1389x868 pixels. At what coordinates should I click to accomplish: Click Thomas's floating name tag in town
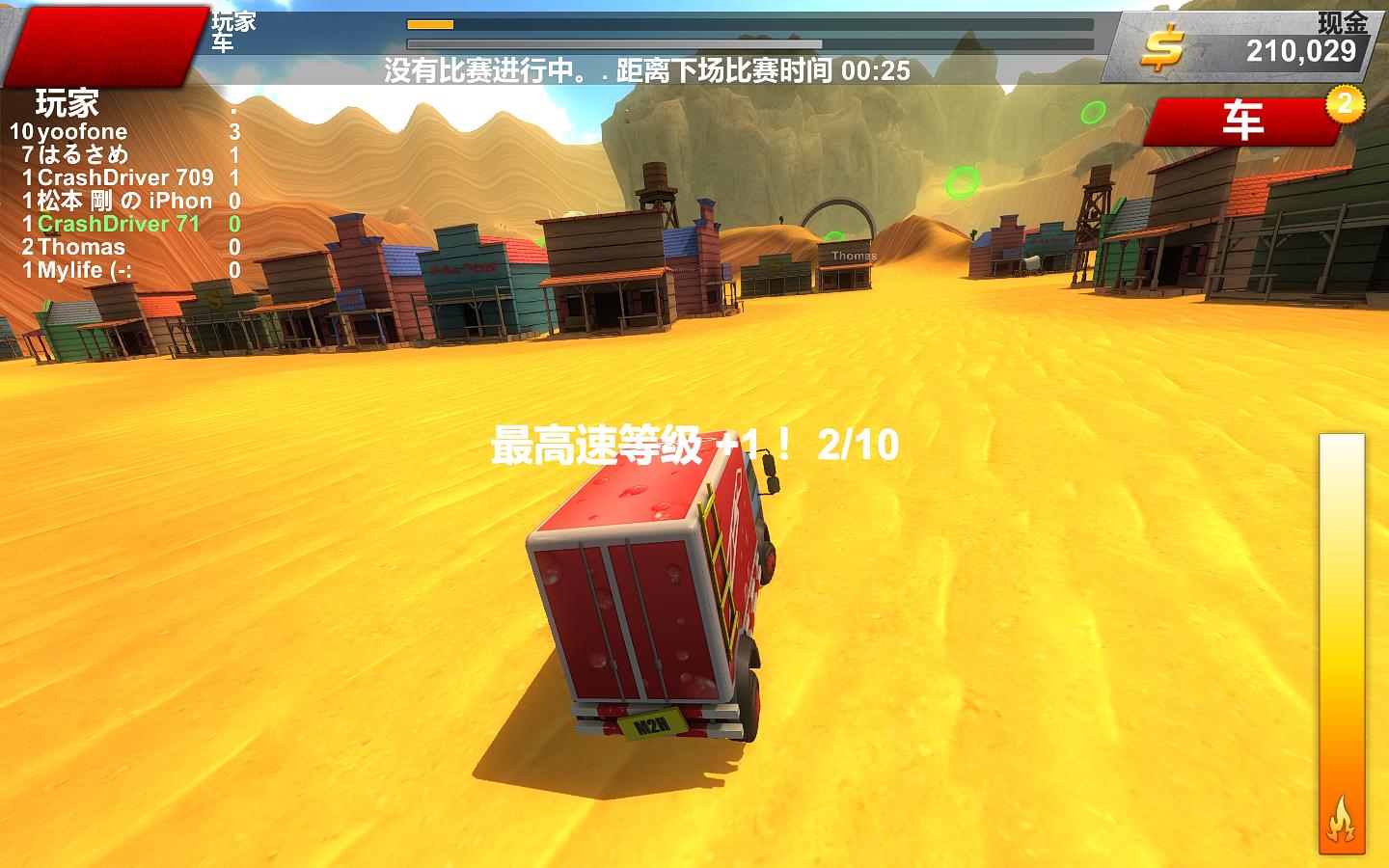coord(853,257)
